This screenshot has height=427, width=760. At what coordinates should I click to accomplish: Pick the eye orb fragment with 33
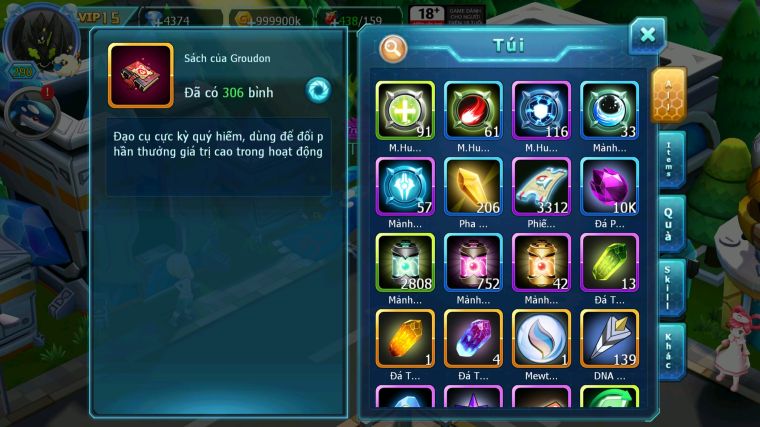[x=609, y=110]
